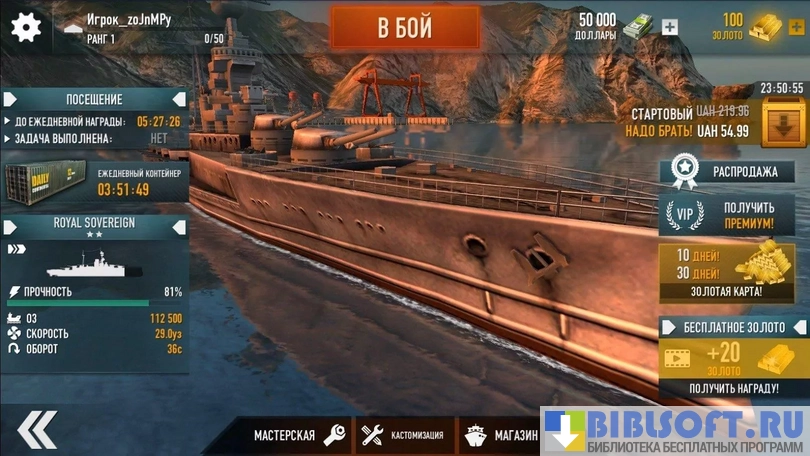The height and width of the screenshot is (456, 810).
Task: Open the Распродажа sale offer
Action: tap(733, 171)
